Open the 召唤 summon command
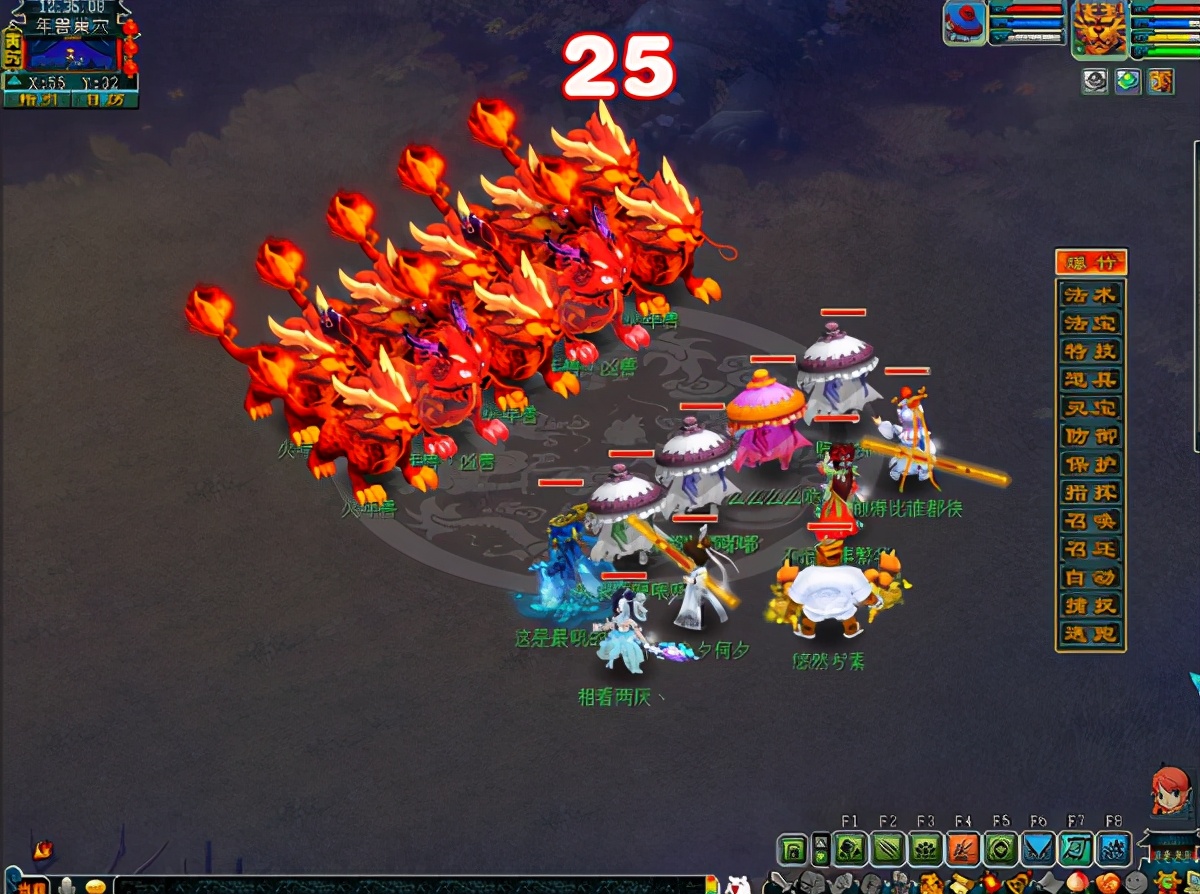Image resolution: width=1200 pixels, height=894 pixels. (x=1091, y=521)
